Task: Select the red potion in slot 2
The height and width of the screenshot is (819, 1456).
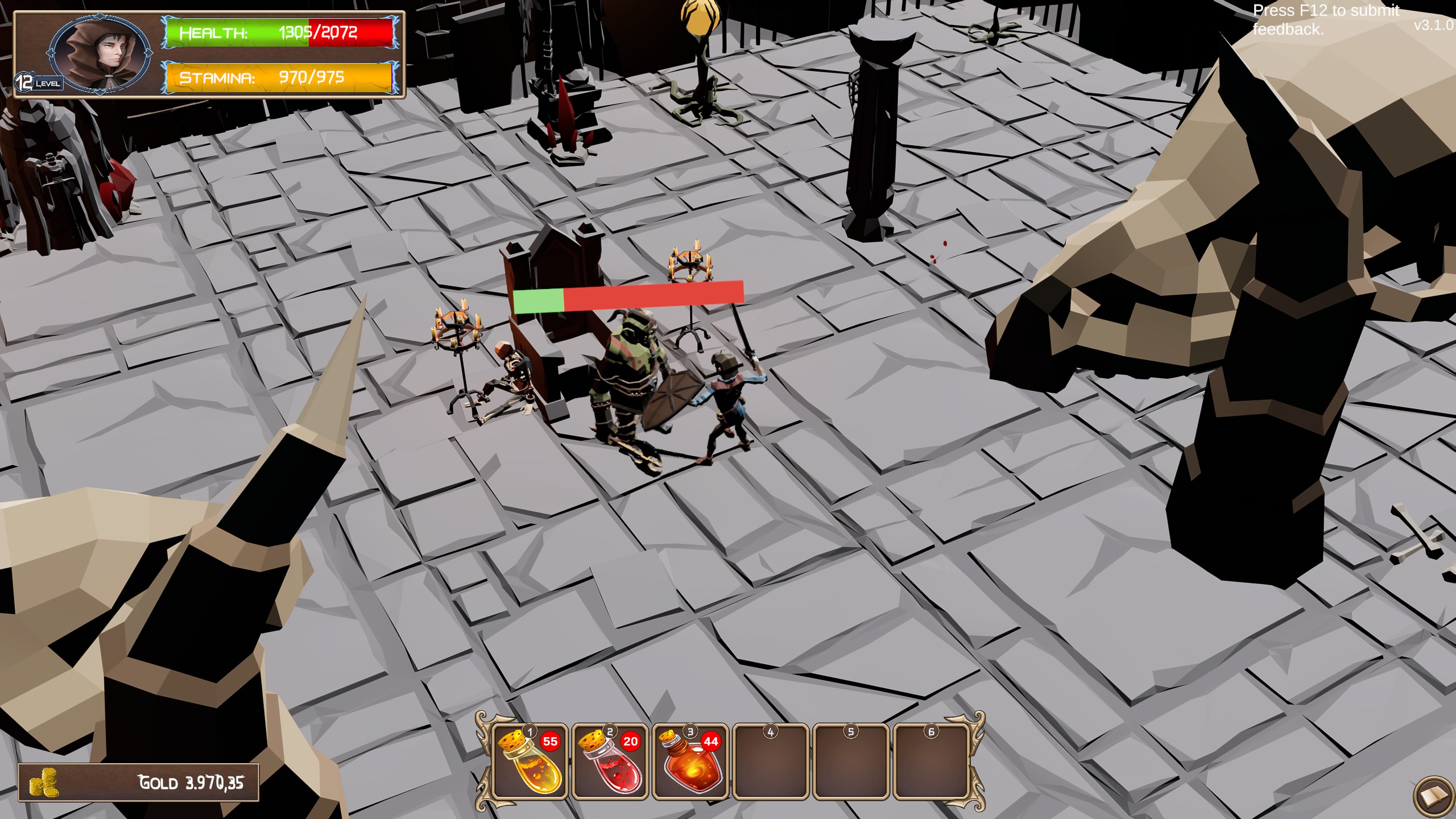Action: point(610,762)
